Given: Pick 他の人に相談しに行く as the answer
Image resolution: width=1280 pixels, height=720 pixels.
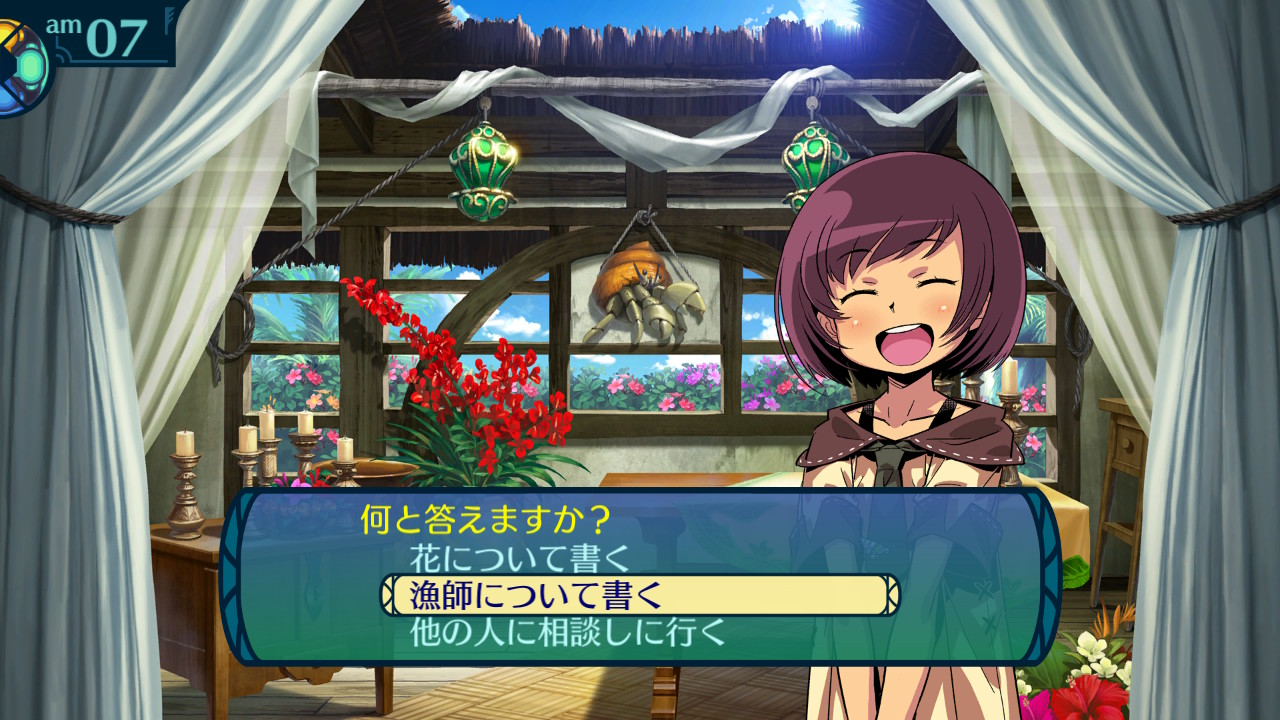Looking at the screenshot, I should click(567, 632).
